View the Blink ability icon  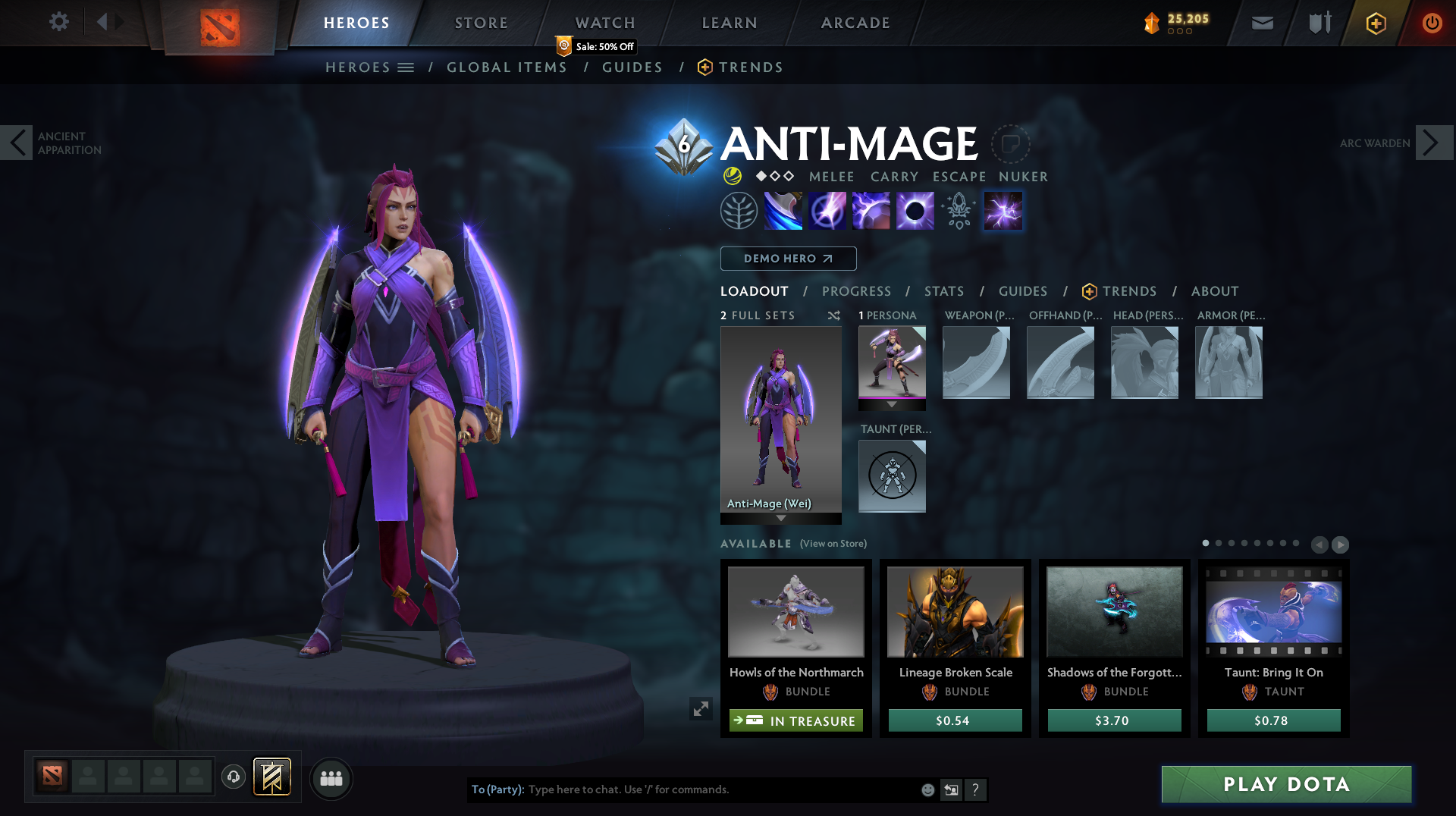point(827,210)
